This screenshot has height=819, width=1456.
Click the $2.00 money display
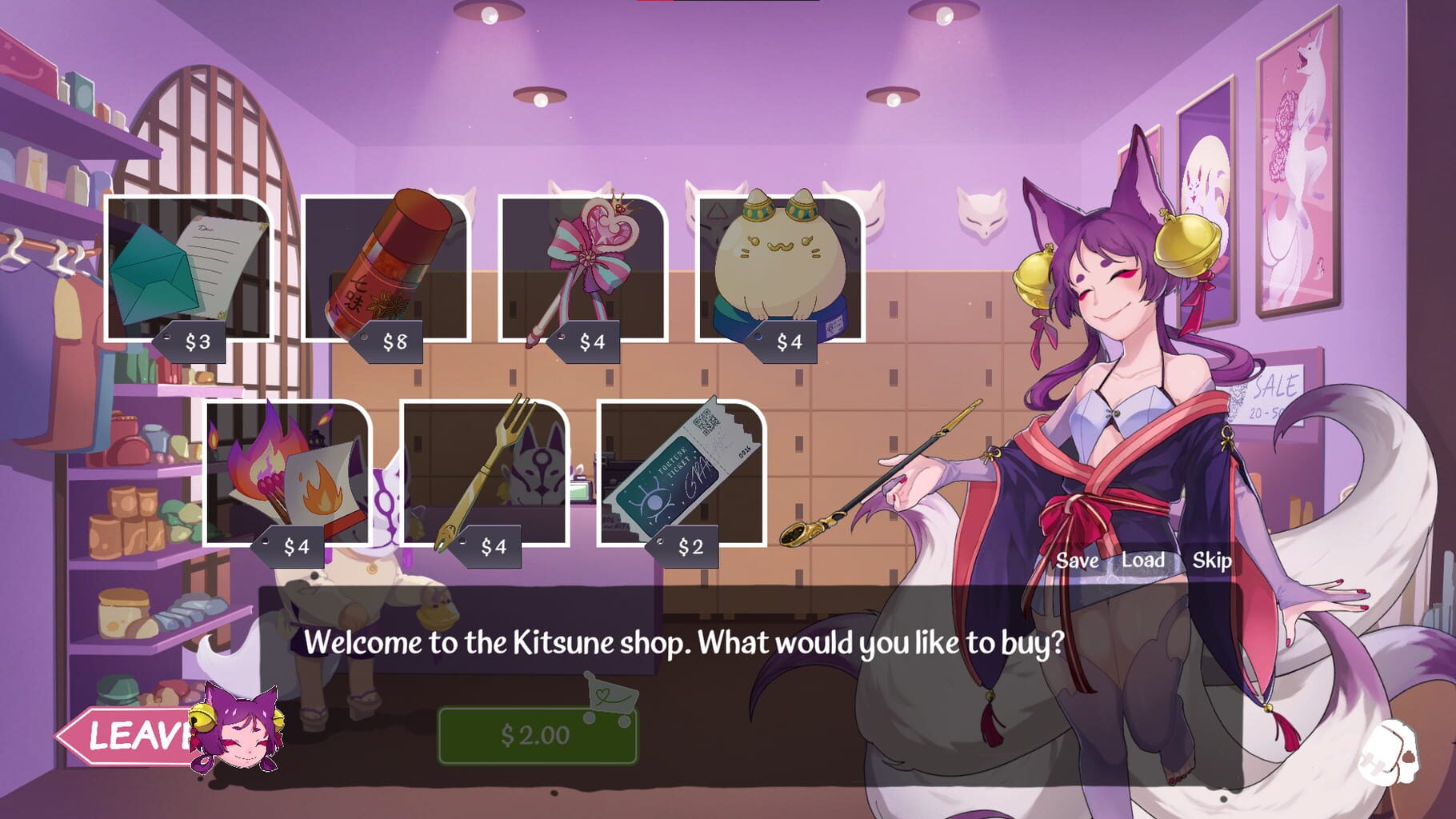[x=536, y=736]
